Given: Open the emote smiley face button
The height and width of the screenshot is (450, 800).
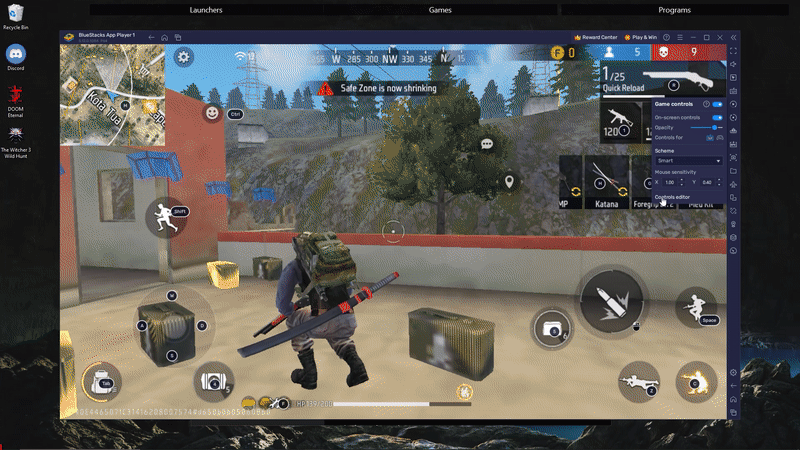Looking at the screenshot, I should tap(212, 113).
